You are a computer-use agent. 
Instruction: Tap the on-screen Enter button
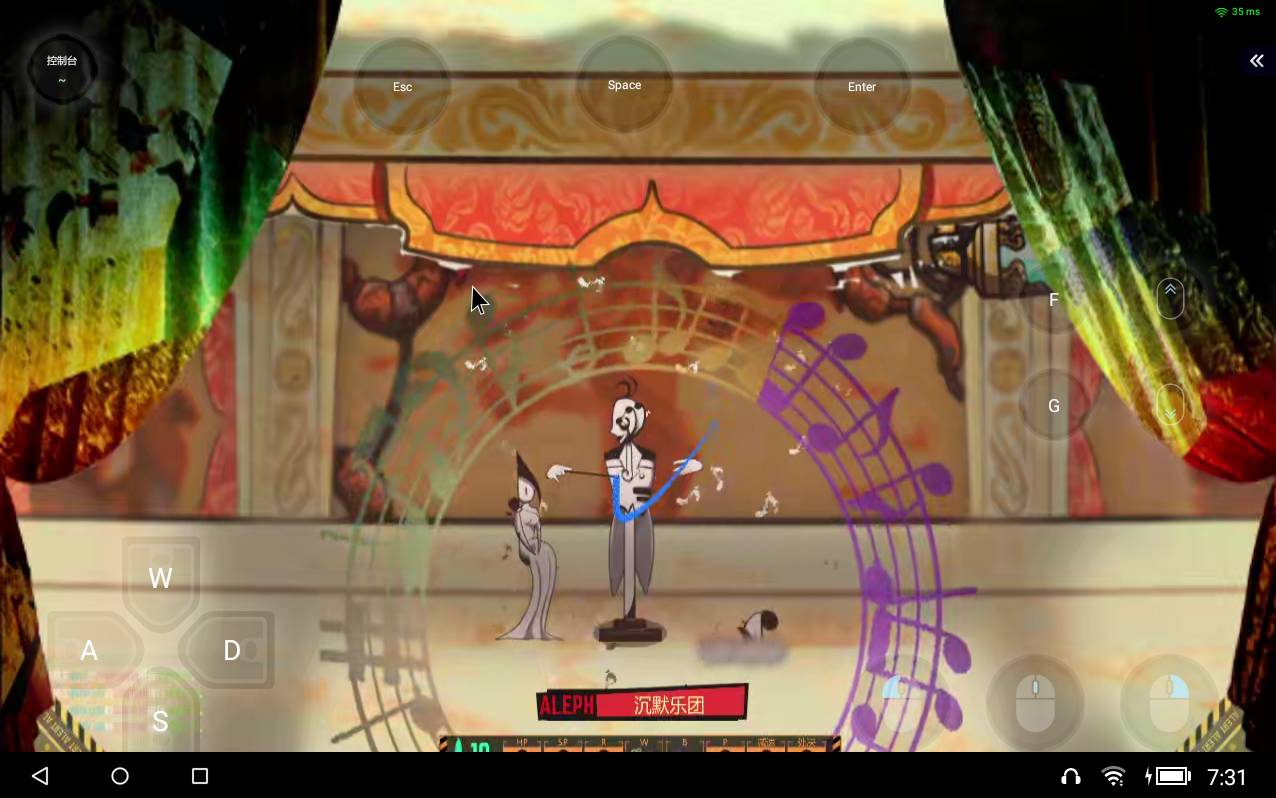(862, 87)
